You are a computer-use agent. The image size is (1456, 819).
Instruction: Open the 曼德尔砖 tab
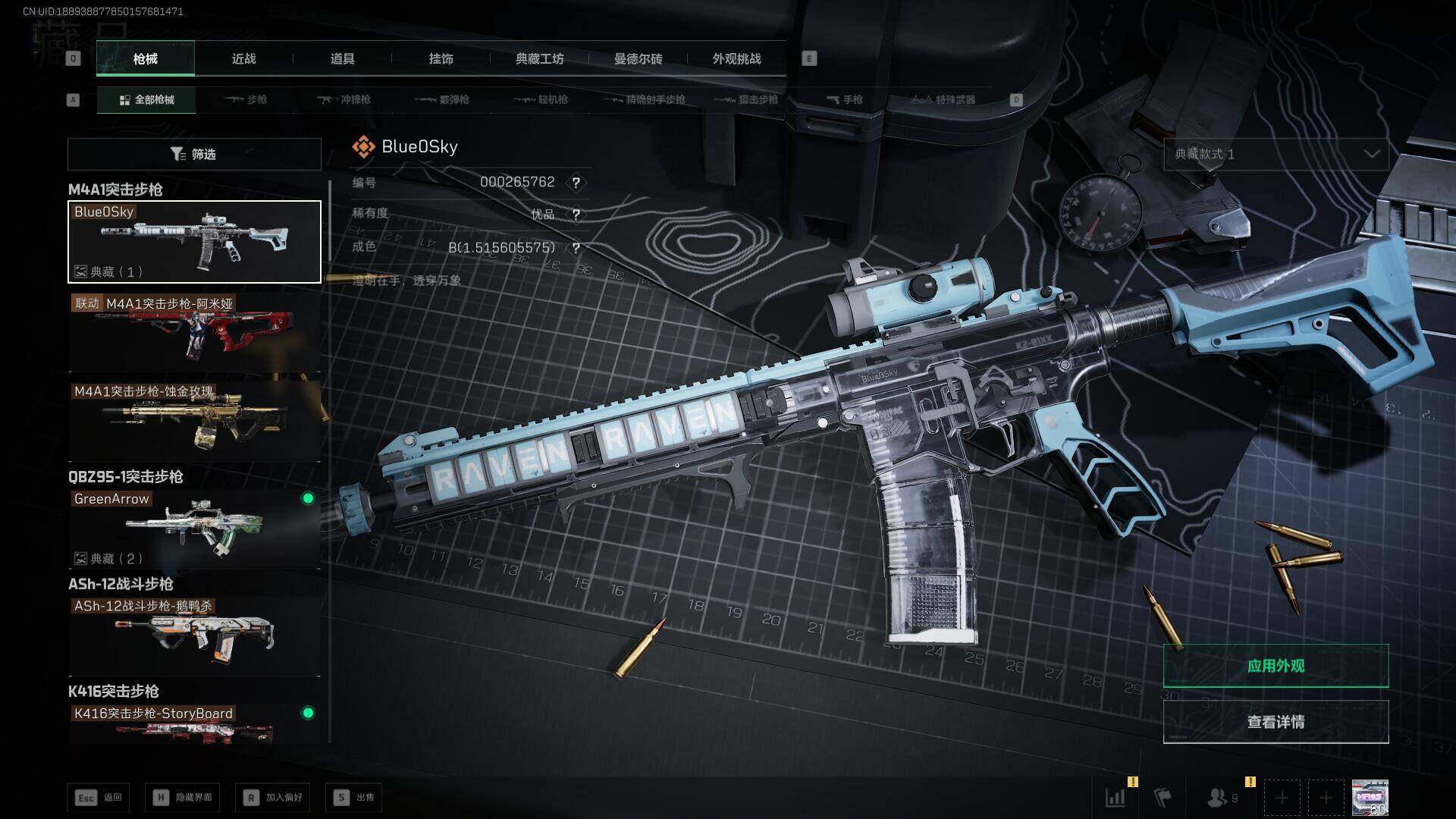click(638, 58)
